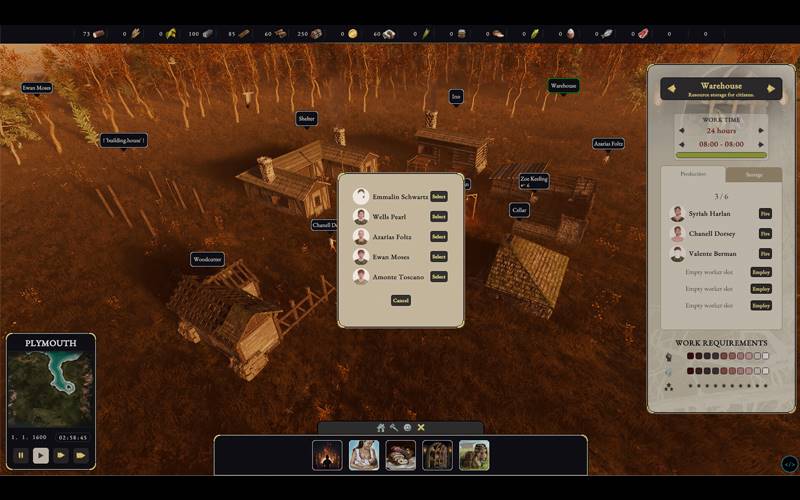This screenshot has width=800, height=500.
Task: Select Emmalin Schwartz as worker
Action: [438, 197]
